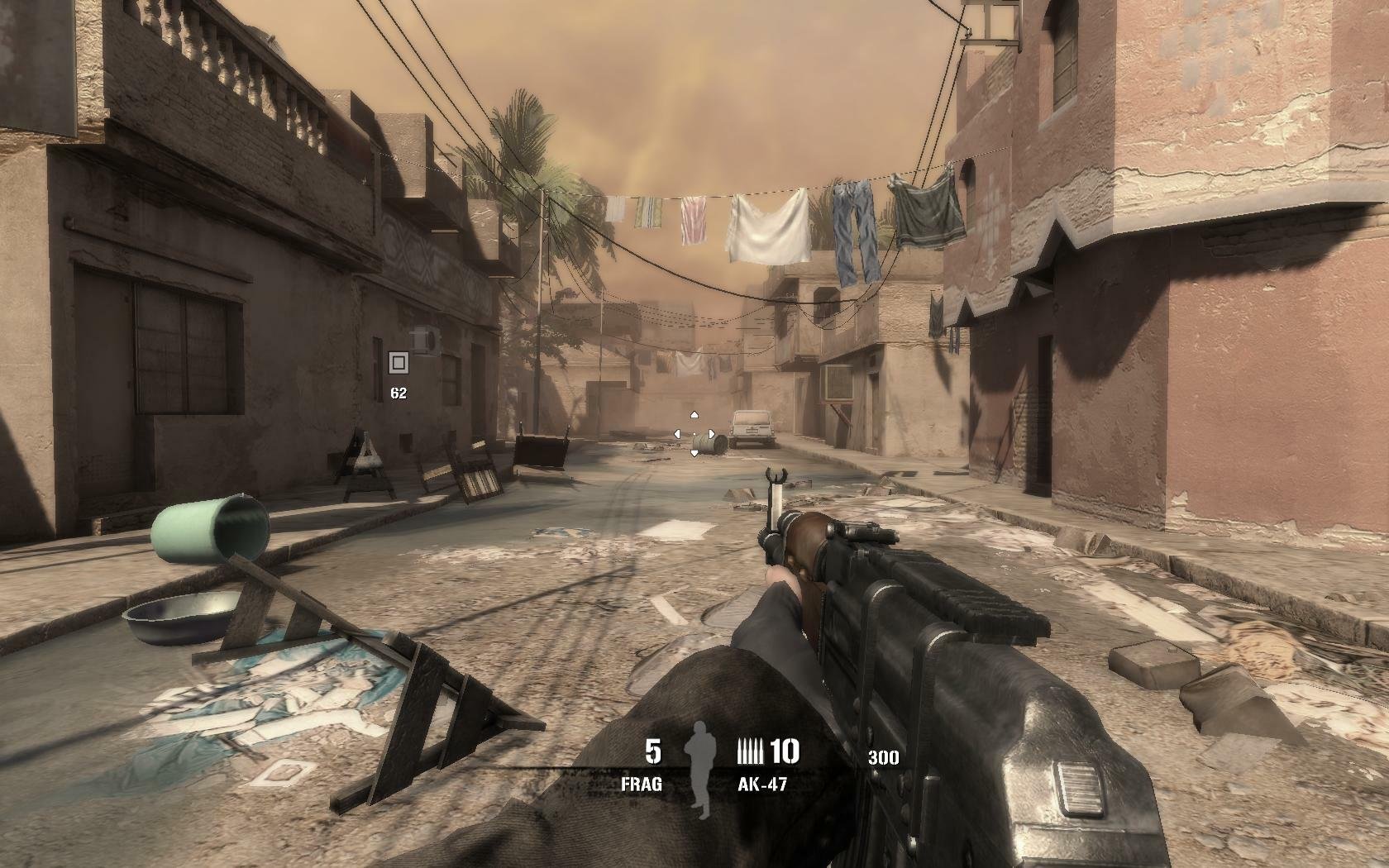Click the square objective waypoint marker
1389x868 pixels.
[399, 362]
